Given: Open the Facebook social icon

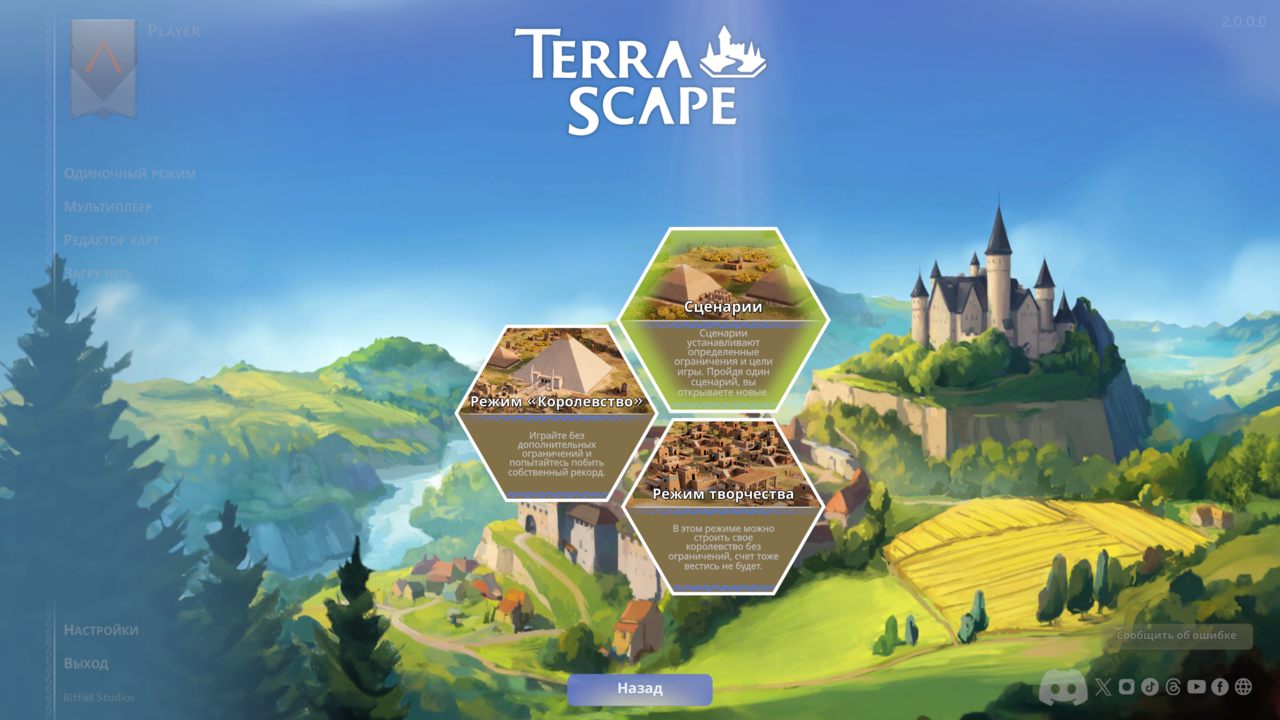Looking at the screenshot, I should (1220, 688).
